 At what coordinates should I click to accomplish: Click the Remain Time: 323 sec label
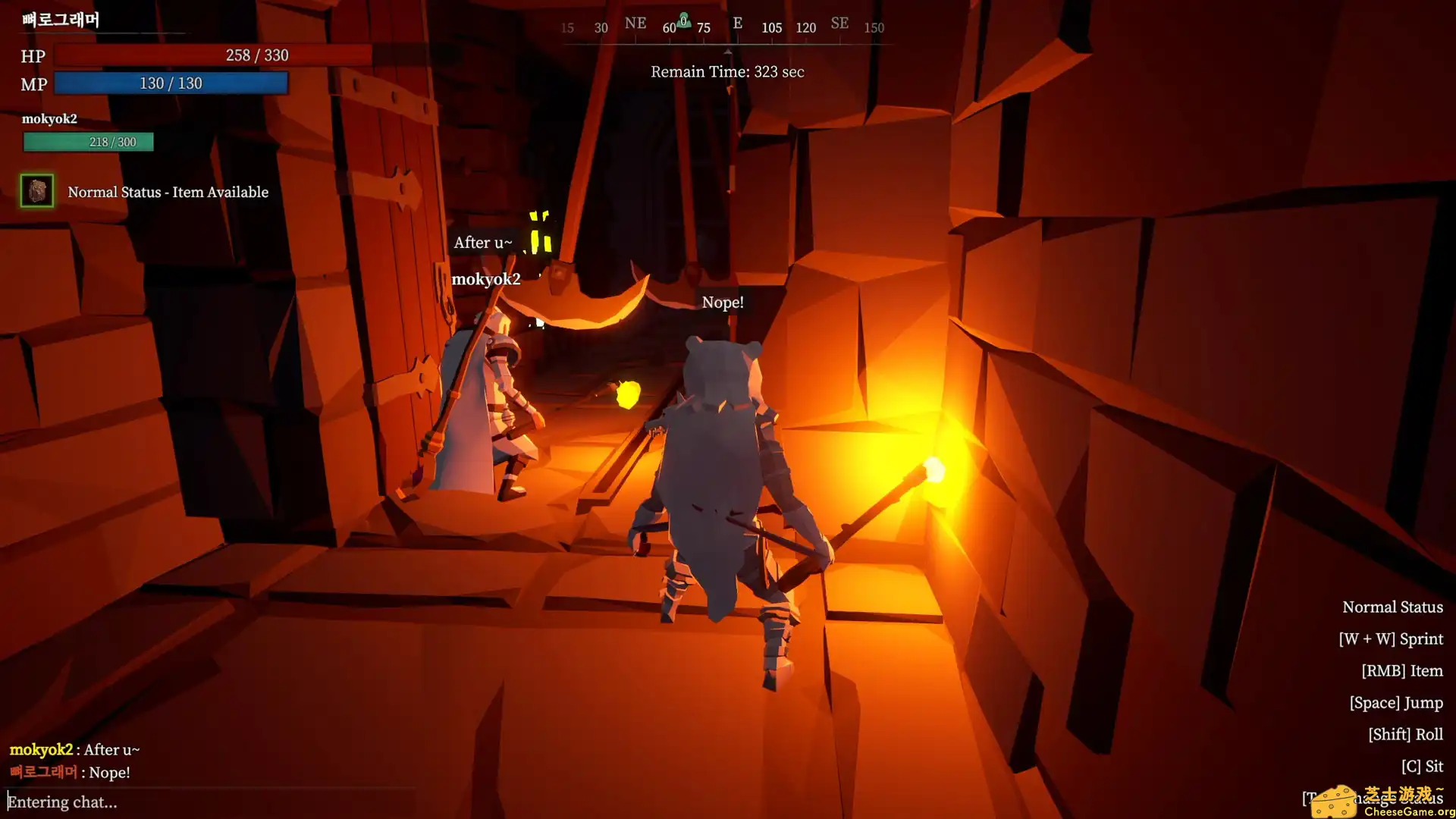tap(725, 71)
